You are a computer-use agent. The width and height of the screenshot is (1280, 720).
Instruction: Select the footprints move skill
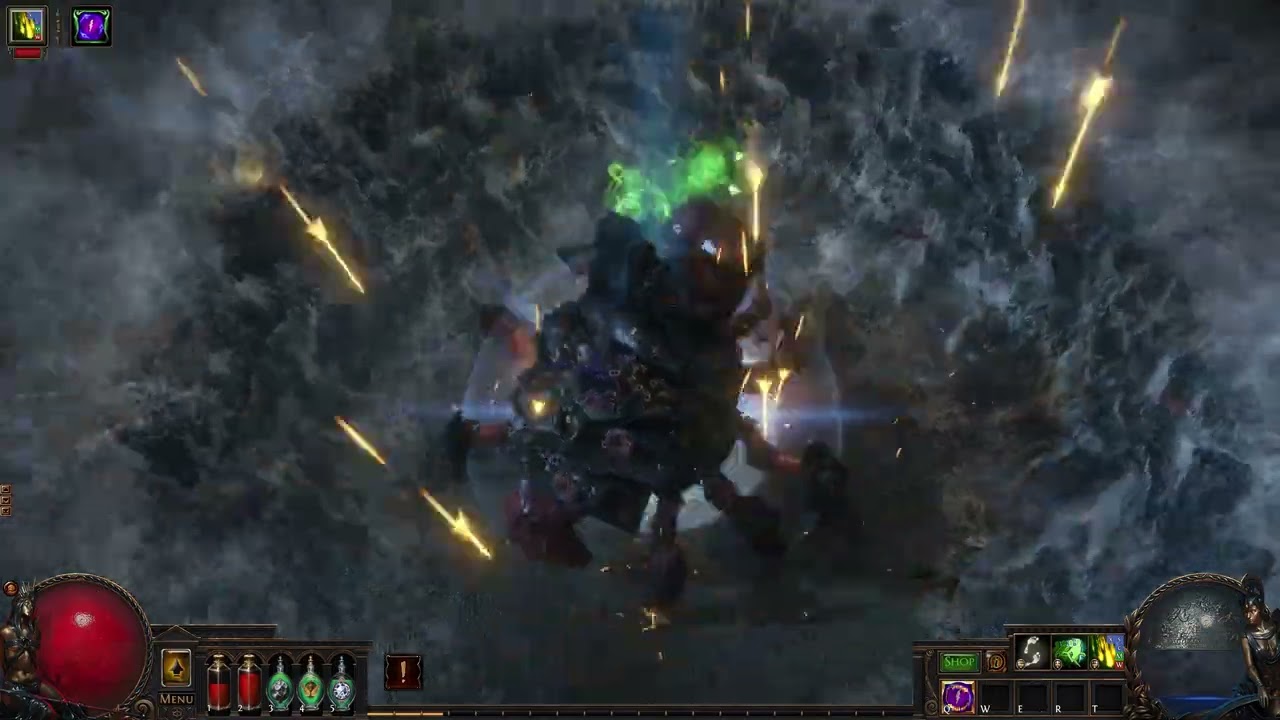pos(1032,652)
